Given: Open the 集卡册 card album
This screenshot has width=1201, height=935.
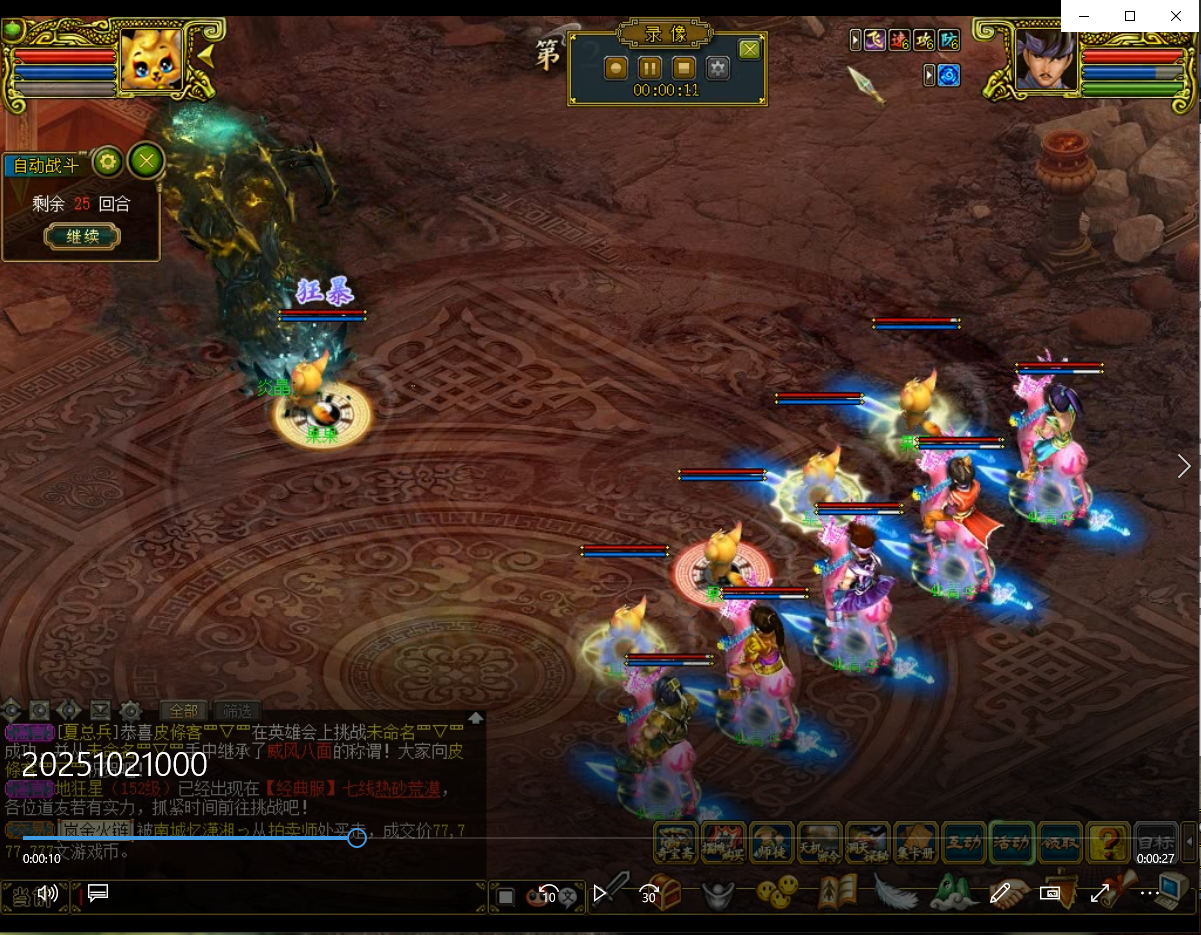Looking at the screenshot, I should (915, 843).
